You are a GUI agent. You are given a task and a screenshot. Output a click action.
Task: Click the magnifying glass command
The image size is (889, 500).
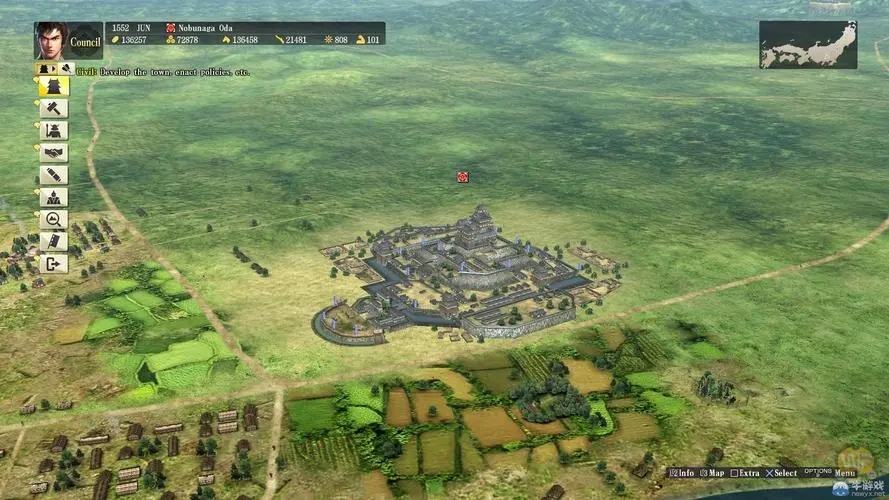[x=53, y=219]
